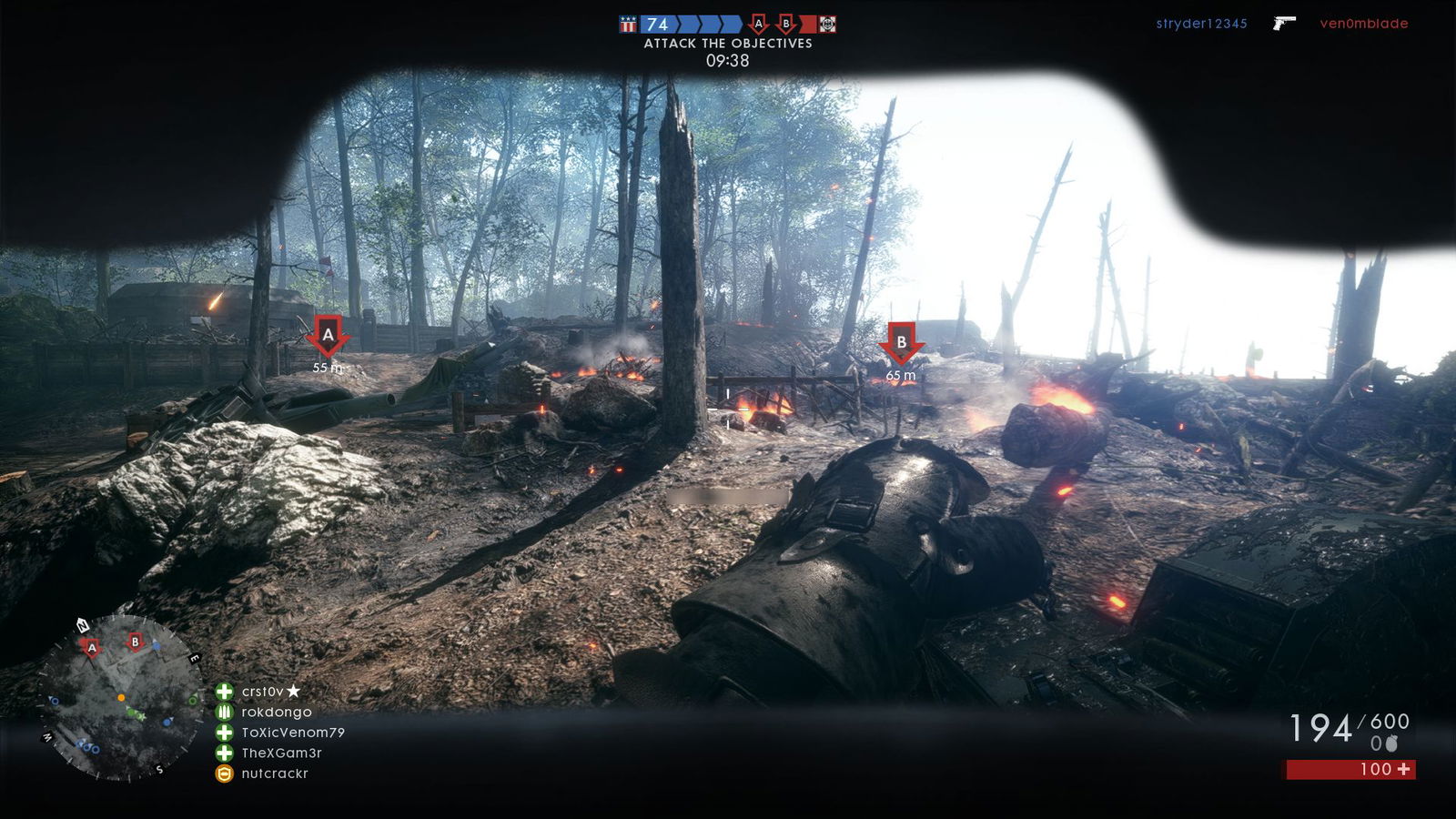1456x819 pixels.
Task: Click the defending team emblem icon
Action: tap(827, 25)
